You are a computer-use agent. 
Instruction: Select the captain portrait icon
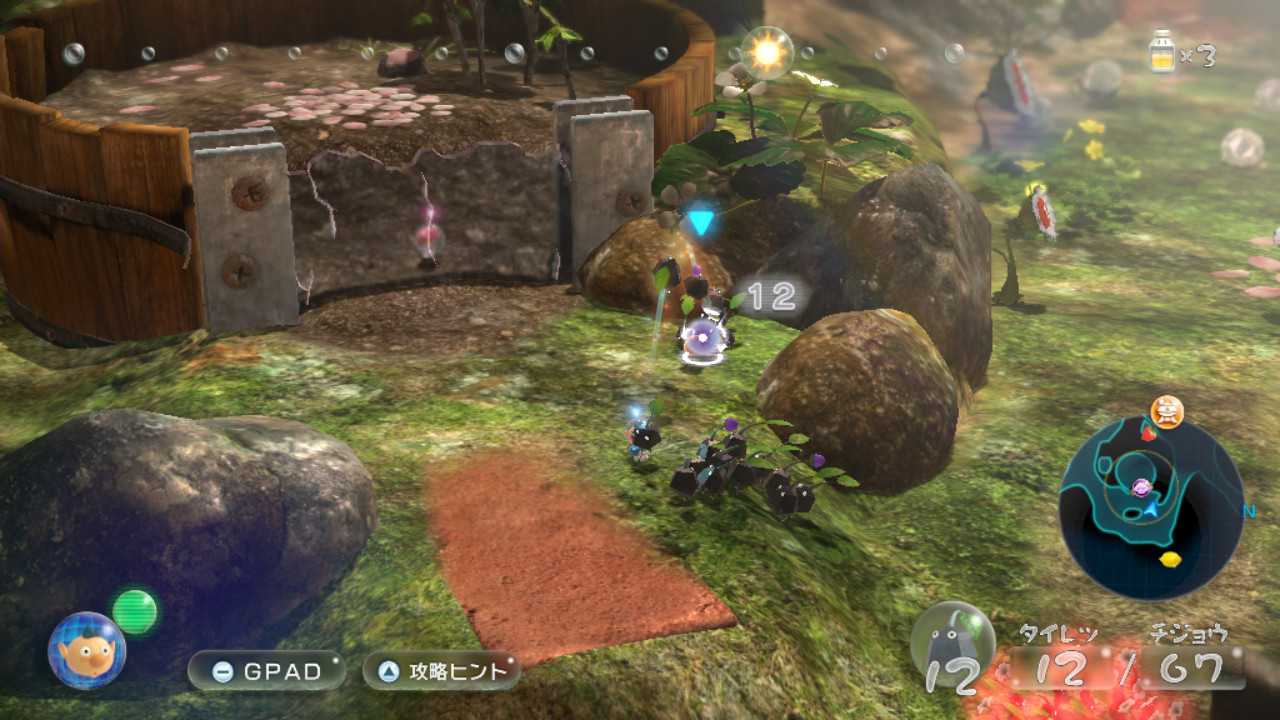(87, 650)
